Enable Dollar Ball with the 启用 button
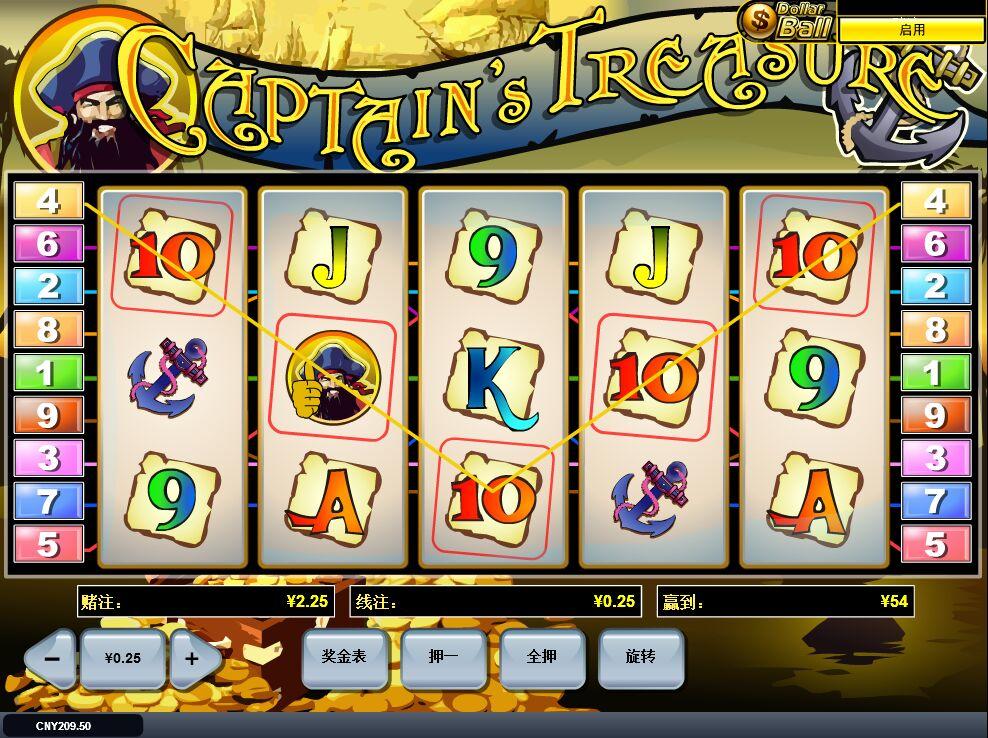988x738 pixels. point(911,30)
